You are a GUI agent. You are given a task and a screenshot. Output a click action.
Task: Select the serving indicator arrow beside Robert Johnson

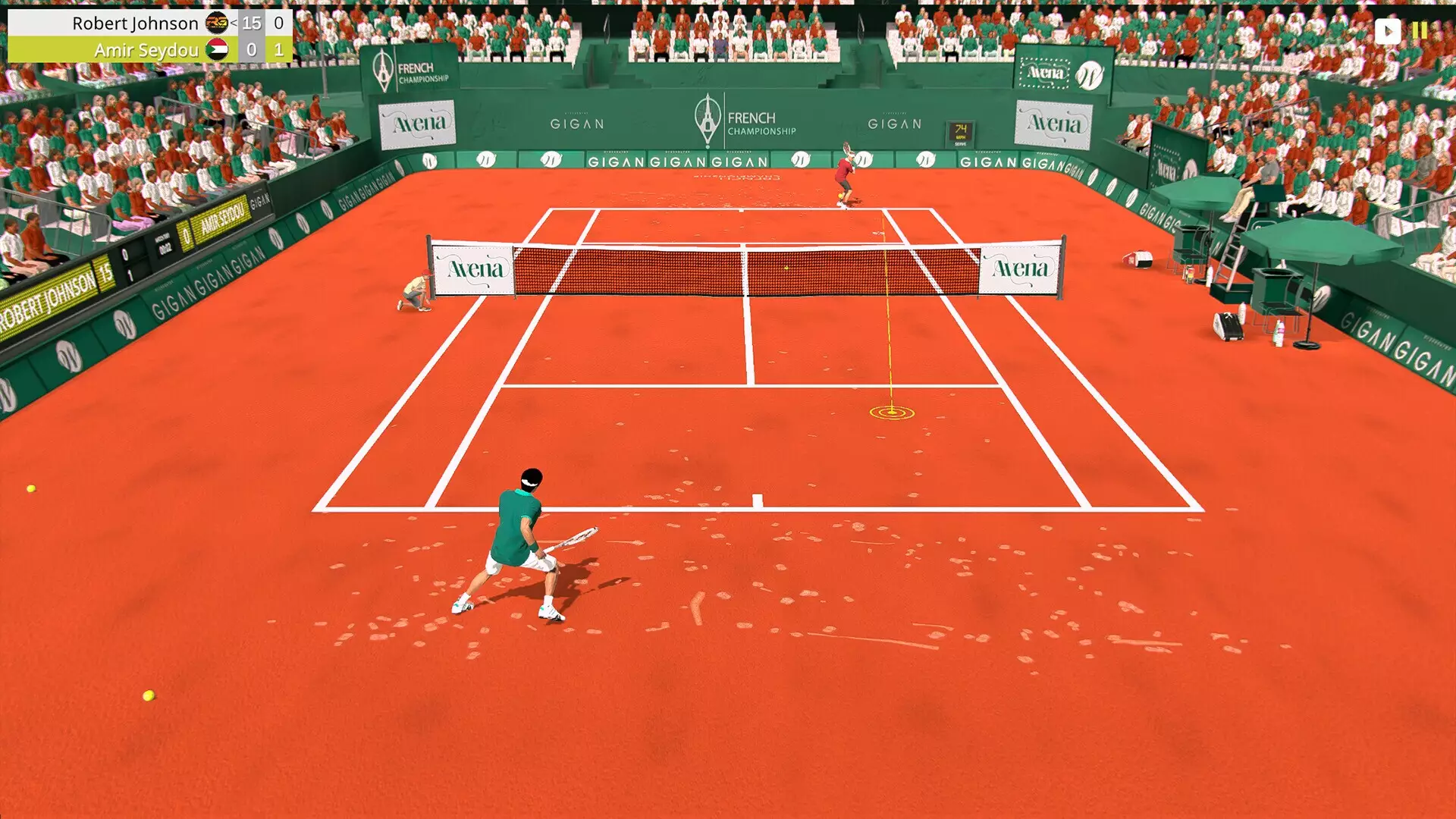tap(234, 23)
